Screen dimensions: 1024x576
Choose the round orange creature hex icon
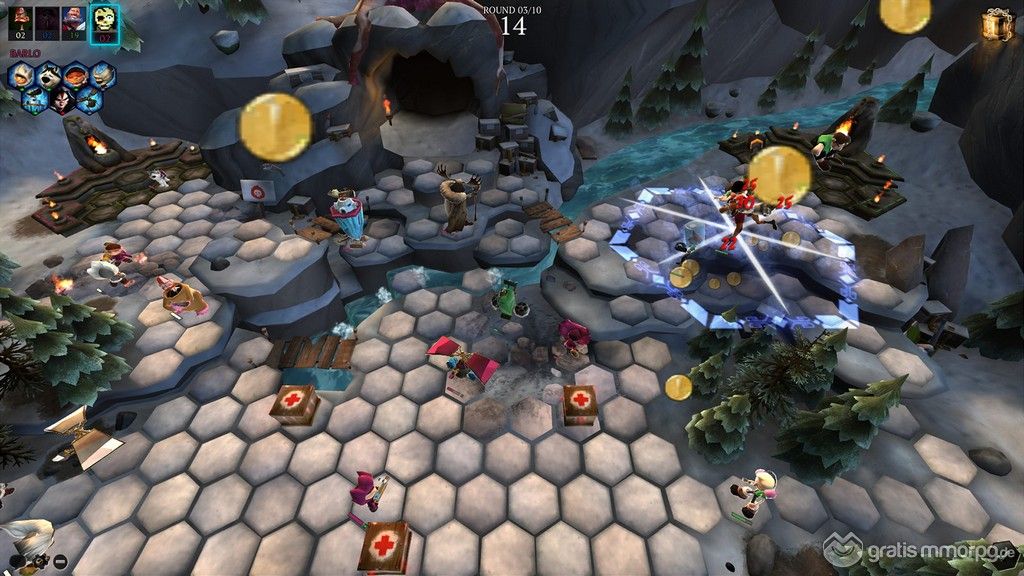(x=76, y=76)
